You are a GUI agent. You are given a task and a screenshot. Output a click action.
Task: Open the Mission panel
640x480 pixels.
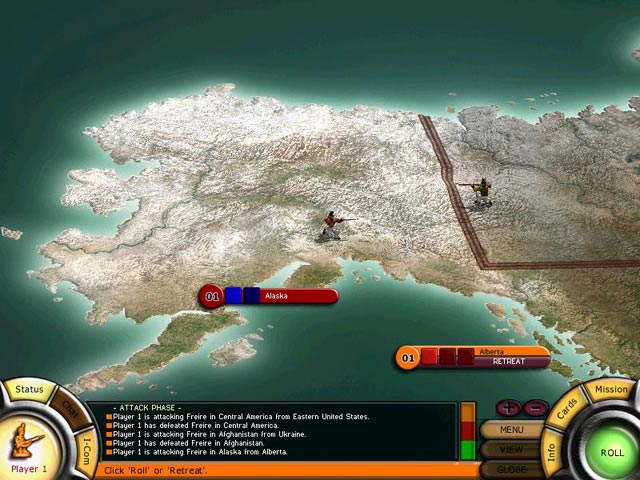pos(611,389)
